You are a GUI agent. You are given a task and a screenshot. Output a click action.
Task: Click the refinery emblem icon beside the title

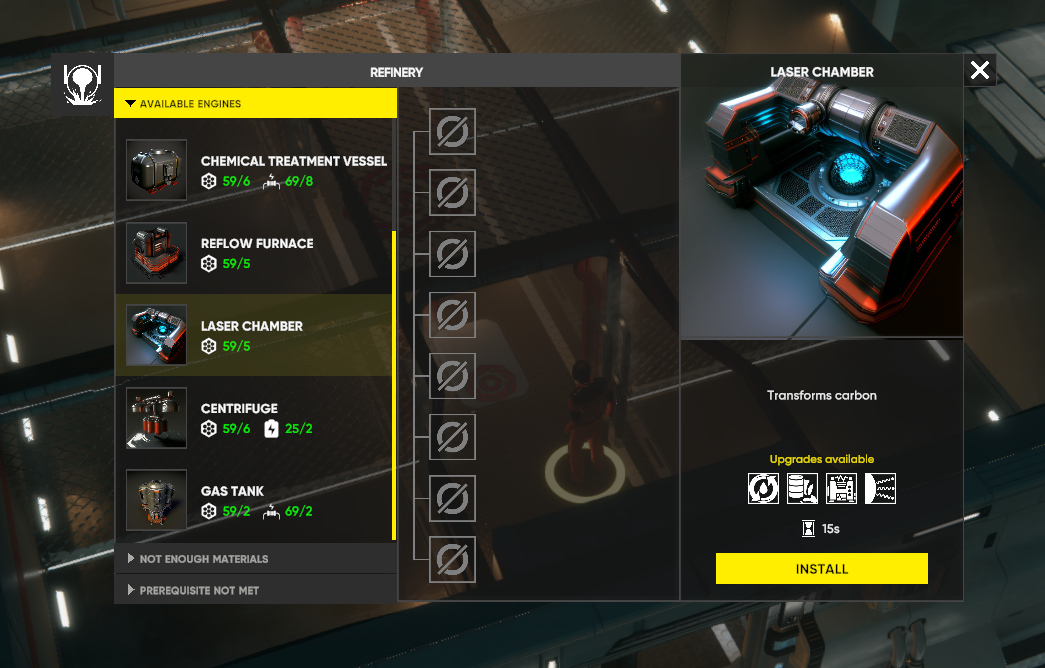pyautogui.click(x=79, y=84)
